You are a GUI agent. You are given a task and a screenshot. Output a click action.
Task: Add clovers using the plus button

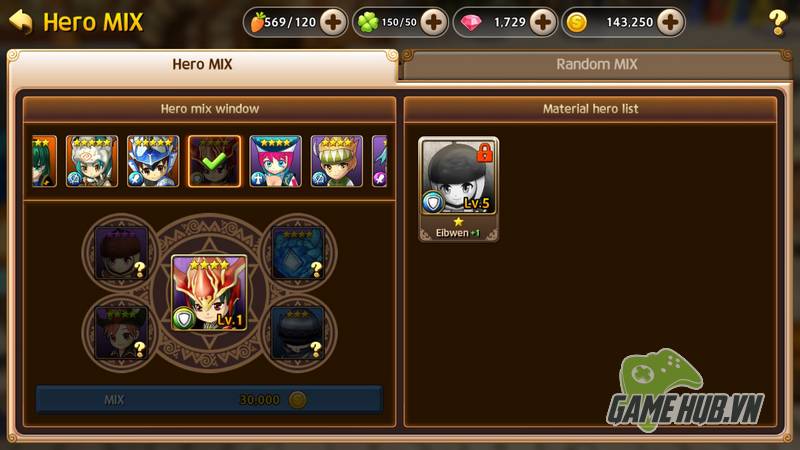(x=434, y=21)
